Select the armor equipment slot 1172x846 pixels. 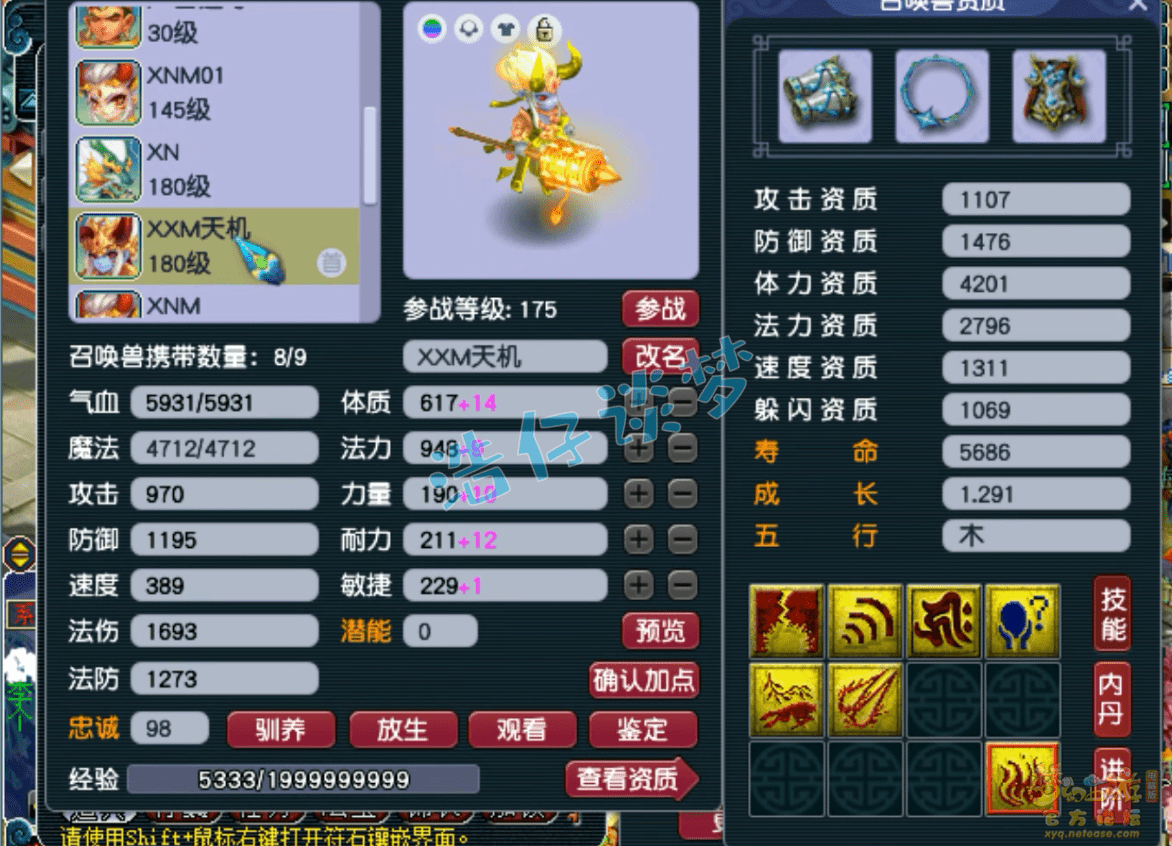click(1058, 97)
